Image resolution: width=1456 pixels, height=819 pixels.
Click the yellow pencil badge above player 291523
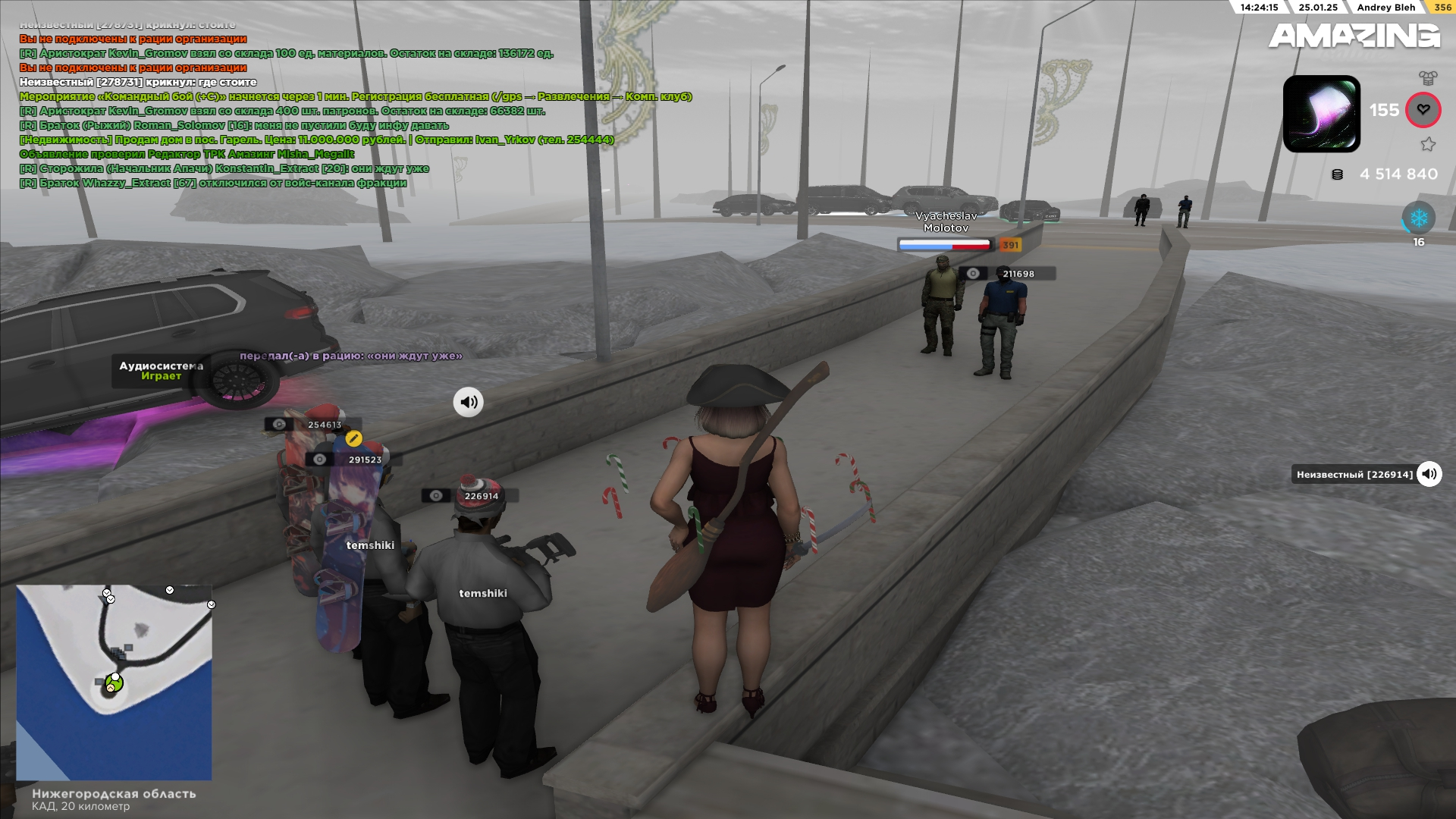[353, 438]
